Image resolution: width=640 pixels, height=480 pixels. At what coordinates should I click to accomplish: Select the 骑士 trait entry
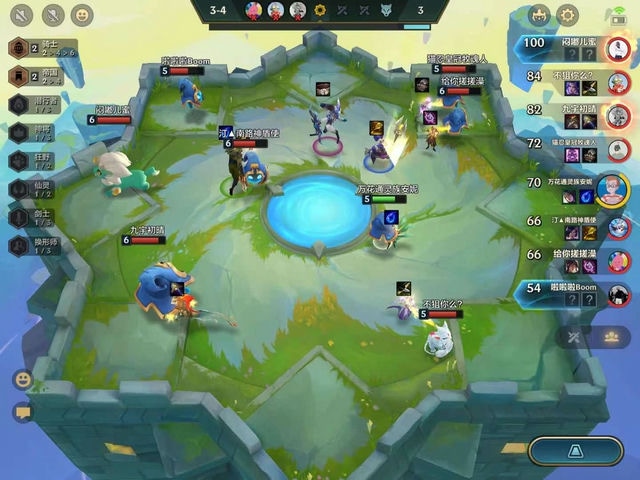30,49
